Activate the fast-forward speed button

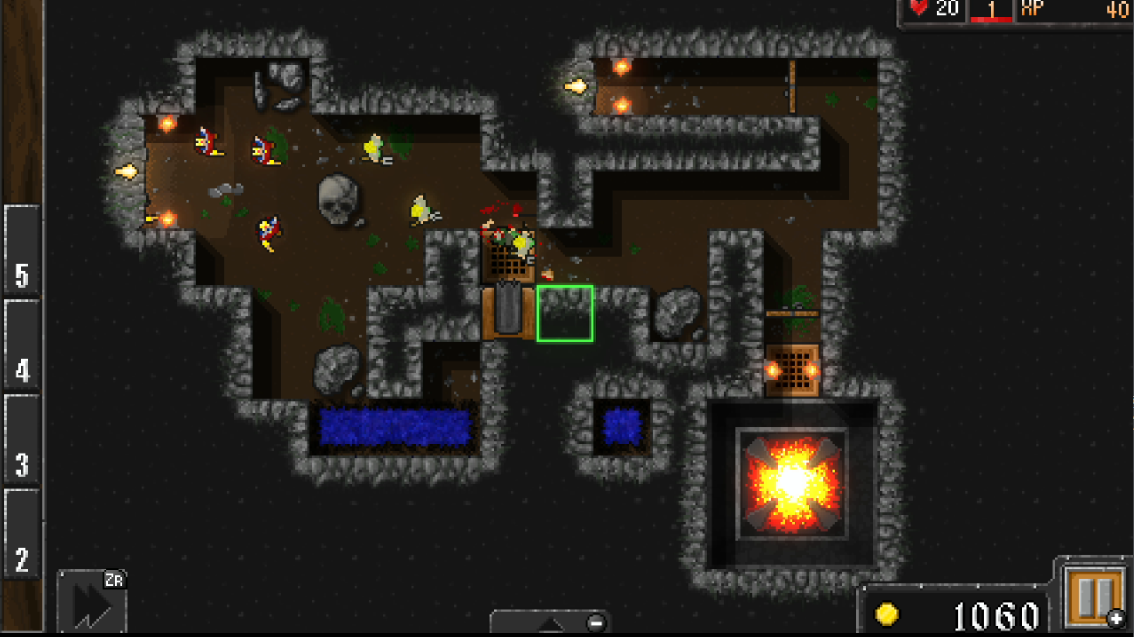[x=91, y=602]
